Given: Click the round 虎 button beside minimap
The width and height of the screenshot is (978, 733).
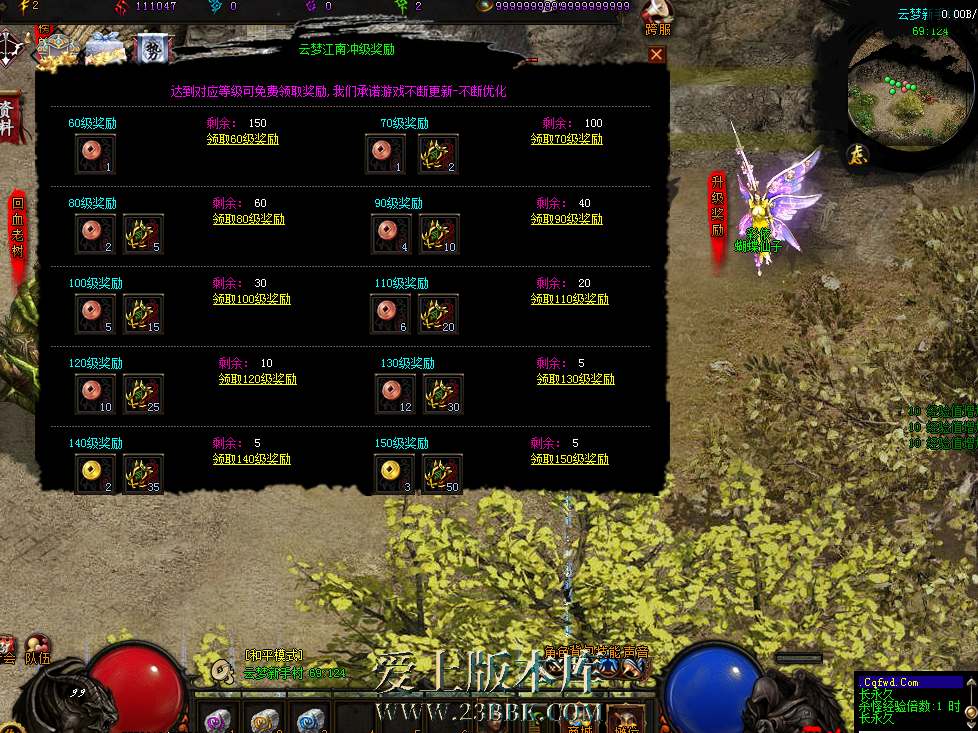Looking at the screenshot, I should click(x=858, y=154).
